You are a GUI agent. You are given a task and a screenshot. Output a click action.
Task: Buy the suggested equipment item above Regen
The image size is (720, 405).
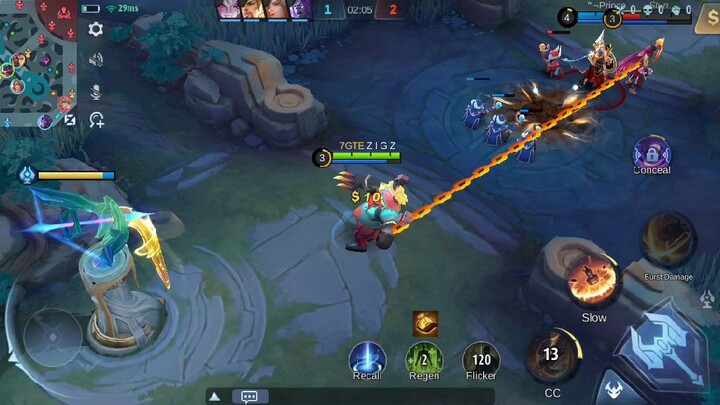pyautogui.click(x=425, y=323)
